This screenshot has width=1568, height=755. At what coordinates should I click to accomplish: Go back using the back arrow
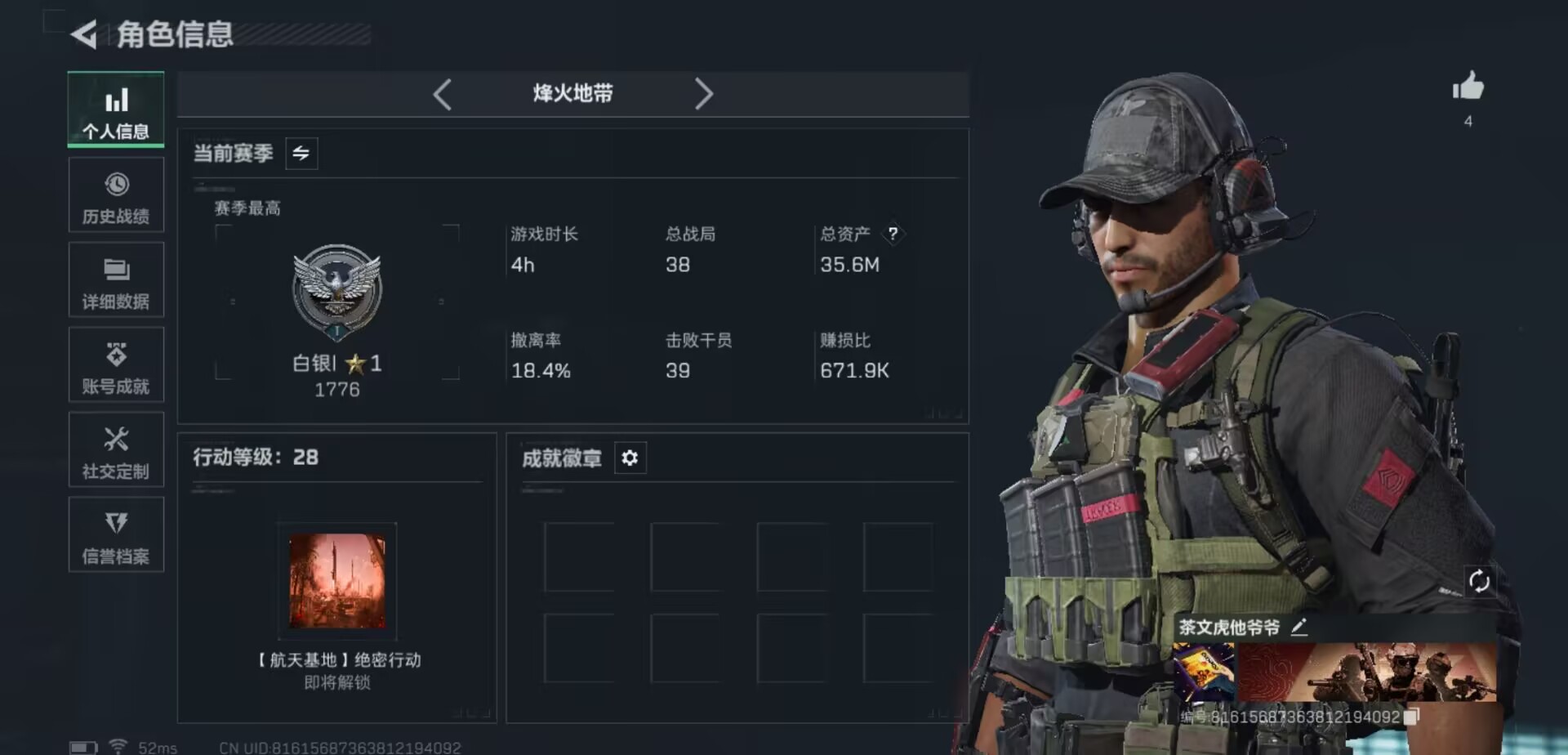click(84, 36)
